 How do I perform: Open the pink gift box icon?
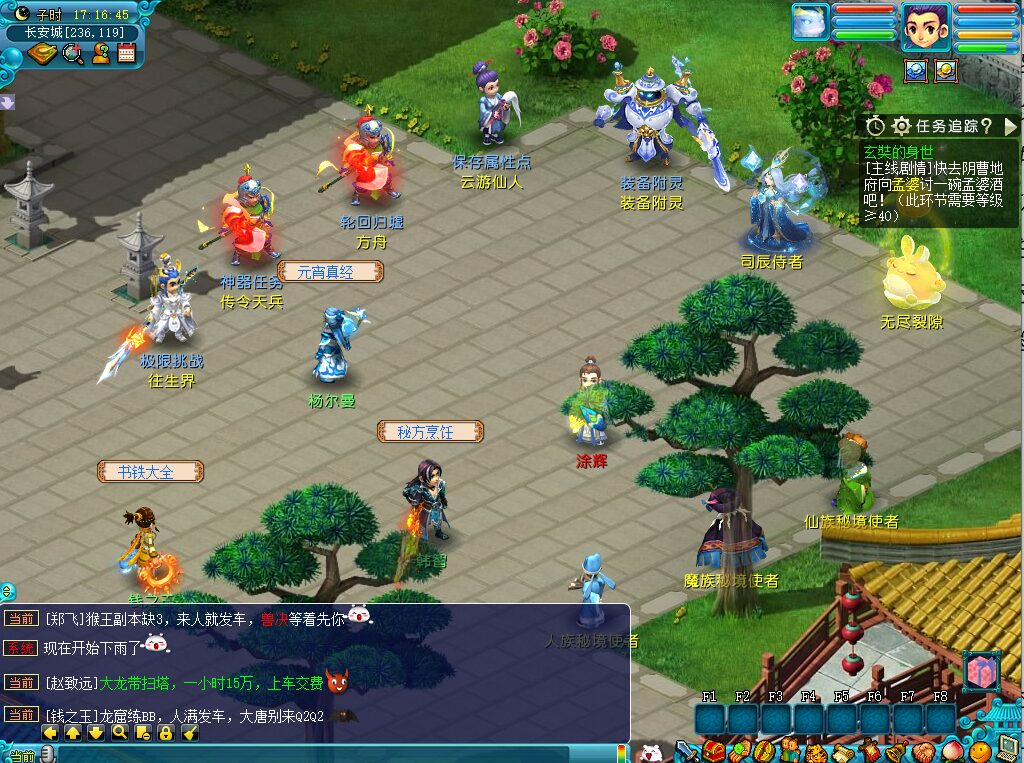click(x=980, y=670)
